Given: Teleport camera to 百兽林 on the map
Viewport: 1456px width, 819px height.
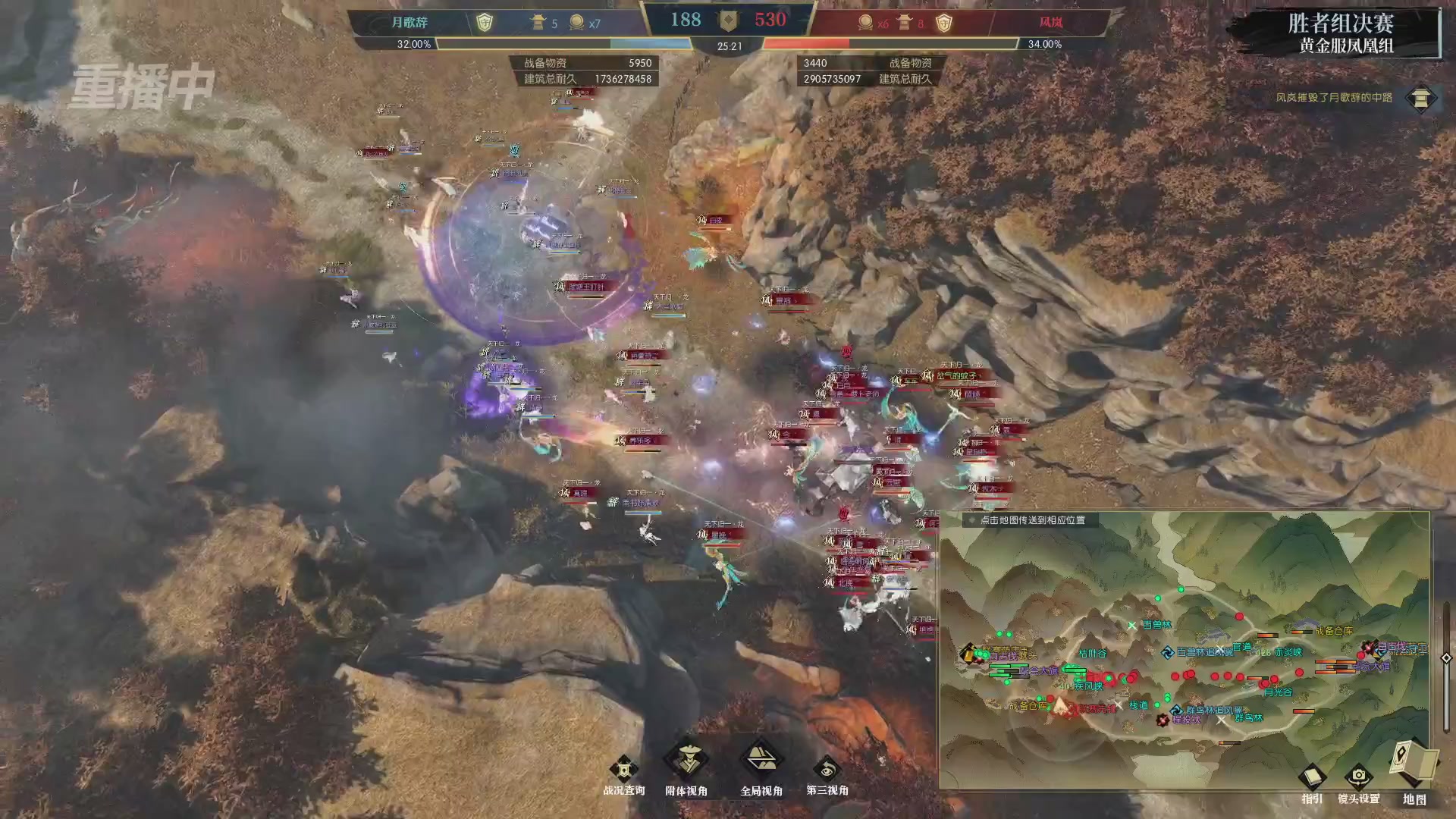Looking at the screenshot, I should pos(1157,625).
